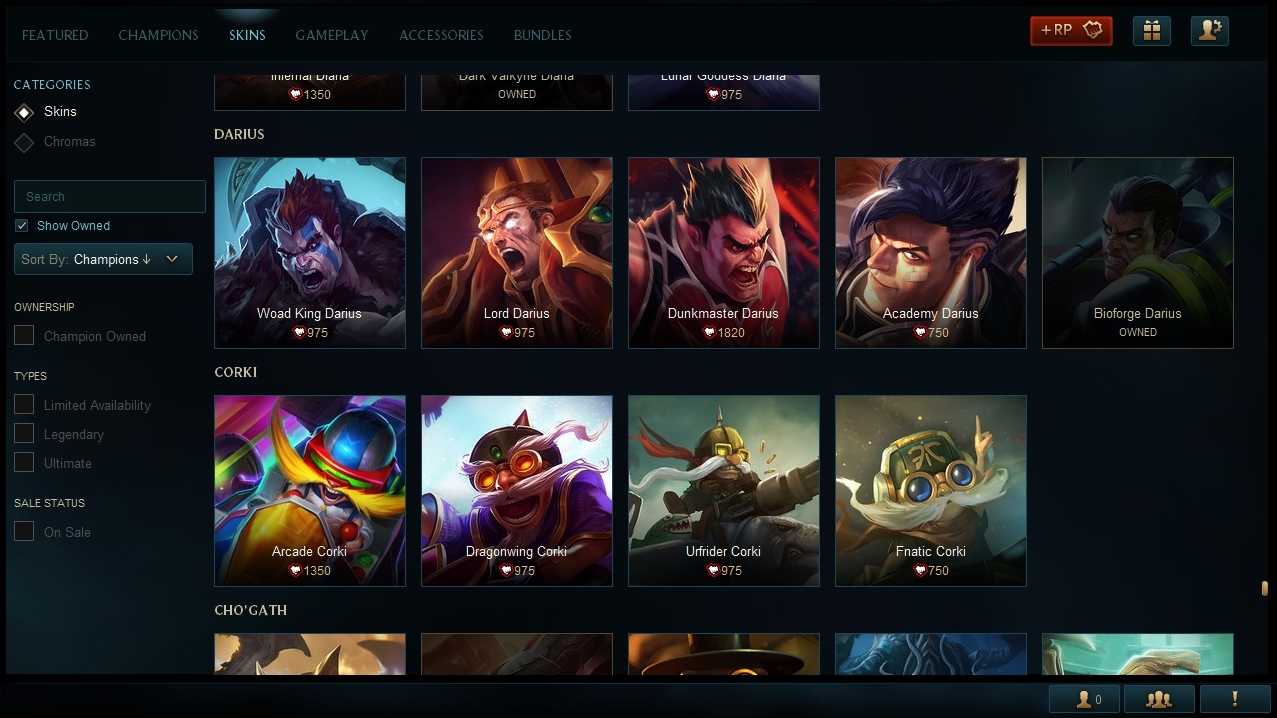Focus the skin Search field

[110, 197]
